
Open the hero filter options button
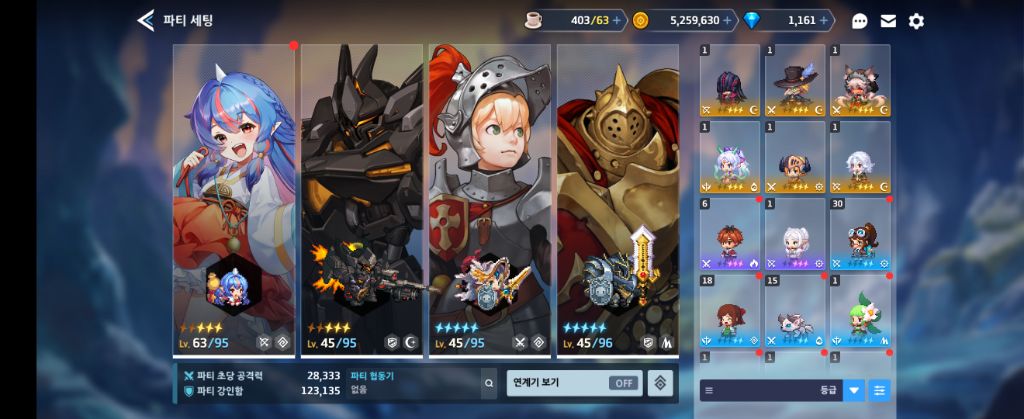tap(879, 390)
